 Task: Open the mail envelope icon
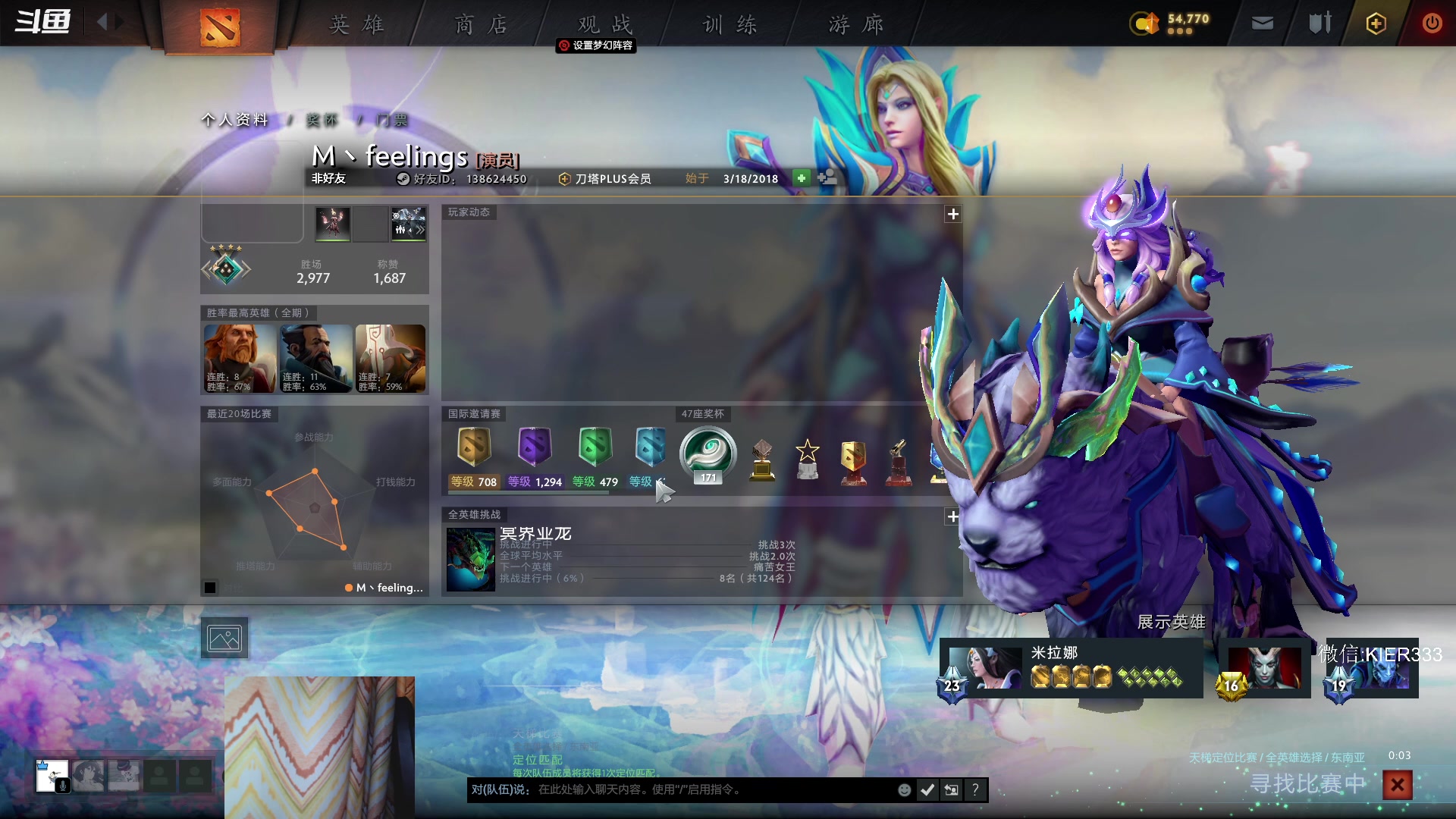click(x=1263, y=24)
